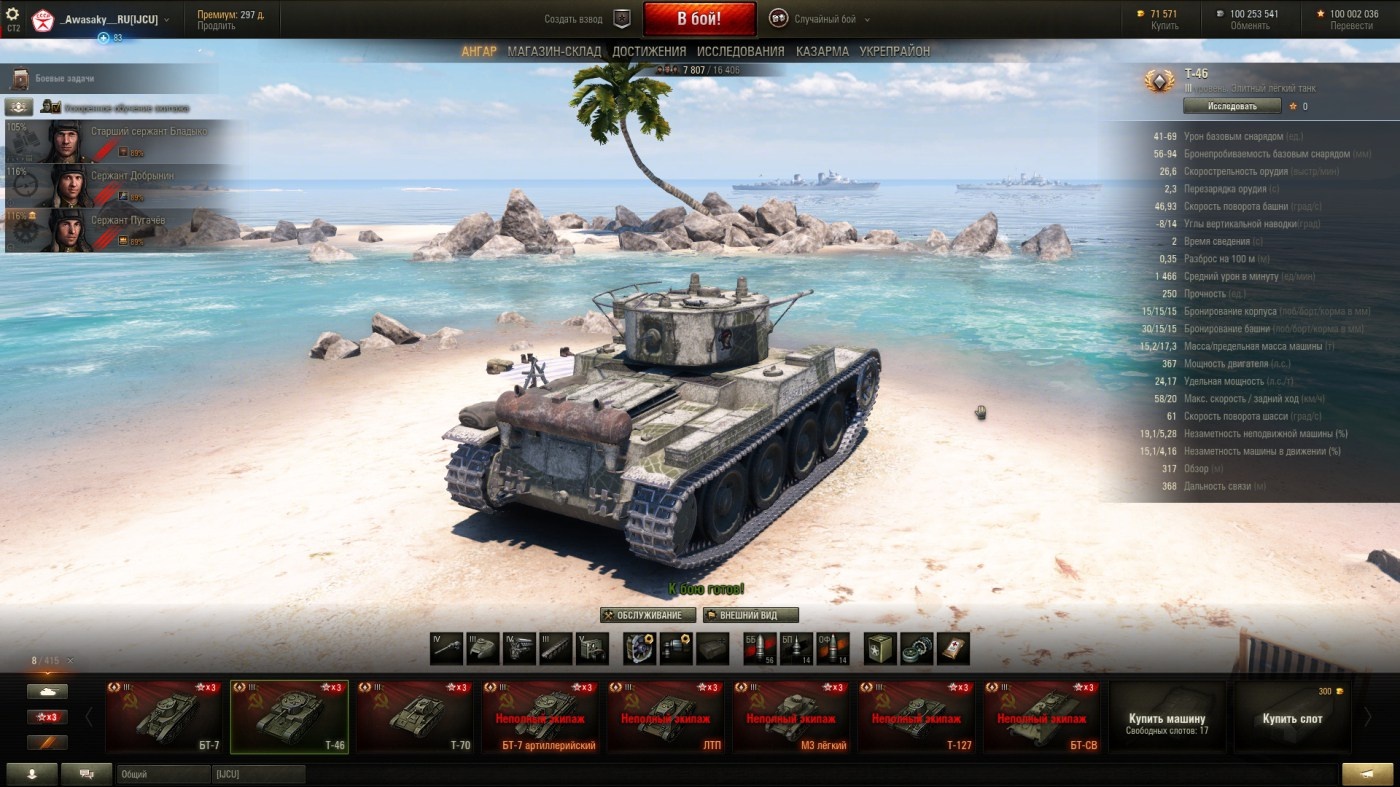The height and width of the screenshot is (787, 1400).
Task: Open the Случайный бой battle type dropdown
Action: coord(819,19)
